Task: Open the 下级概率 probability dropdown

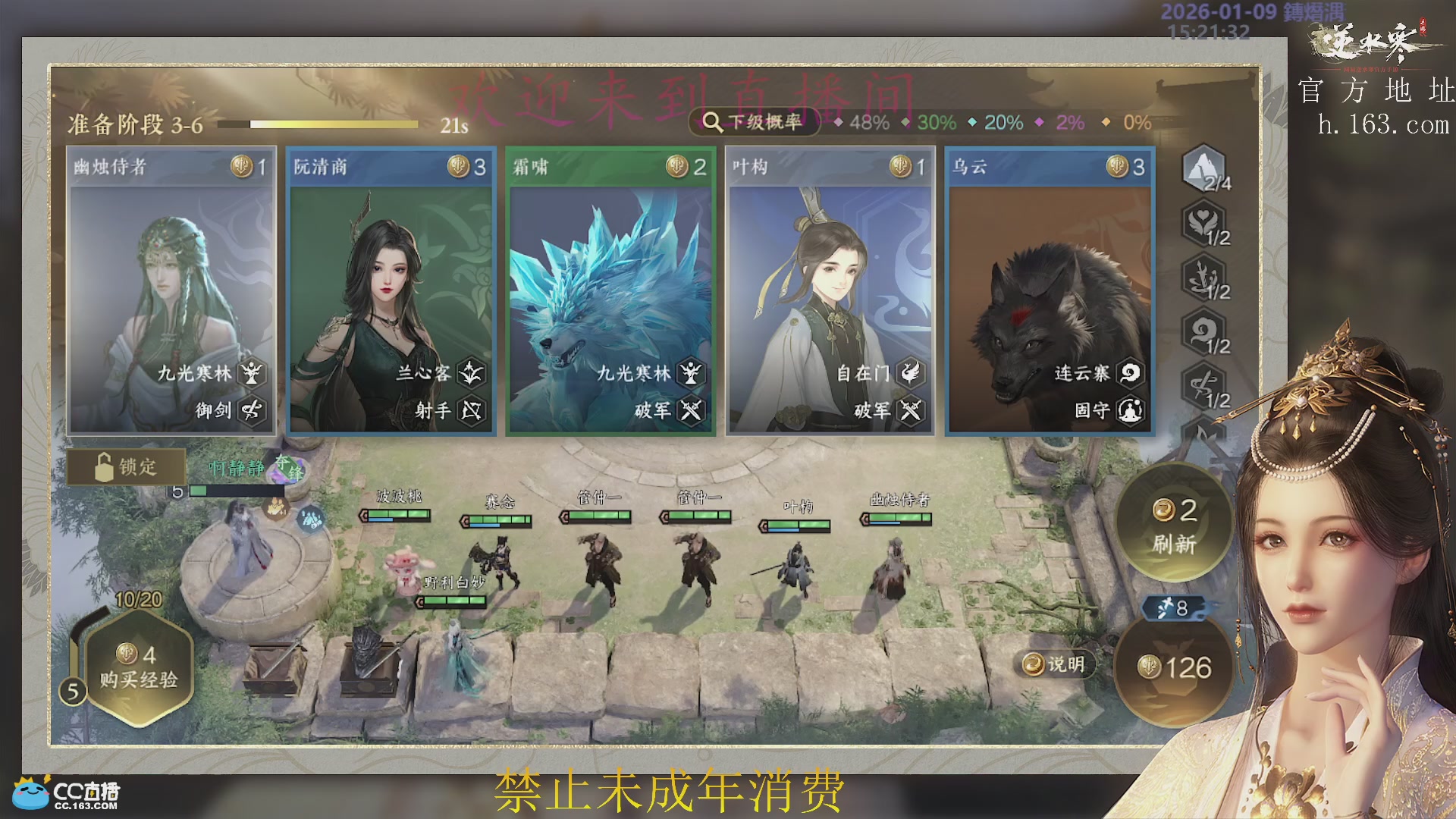Action: [754, 121]
